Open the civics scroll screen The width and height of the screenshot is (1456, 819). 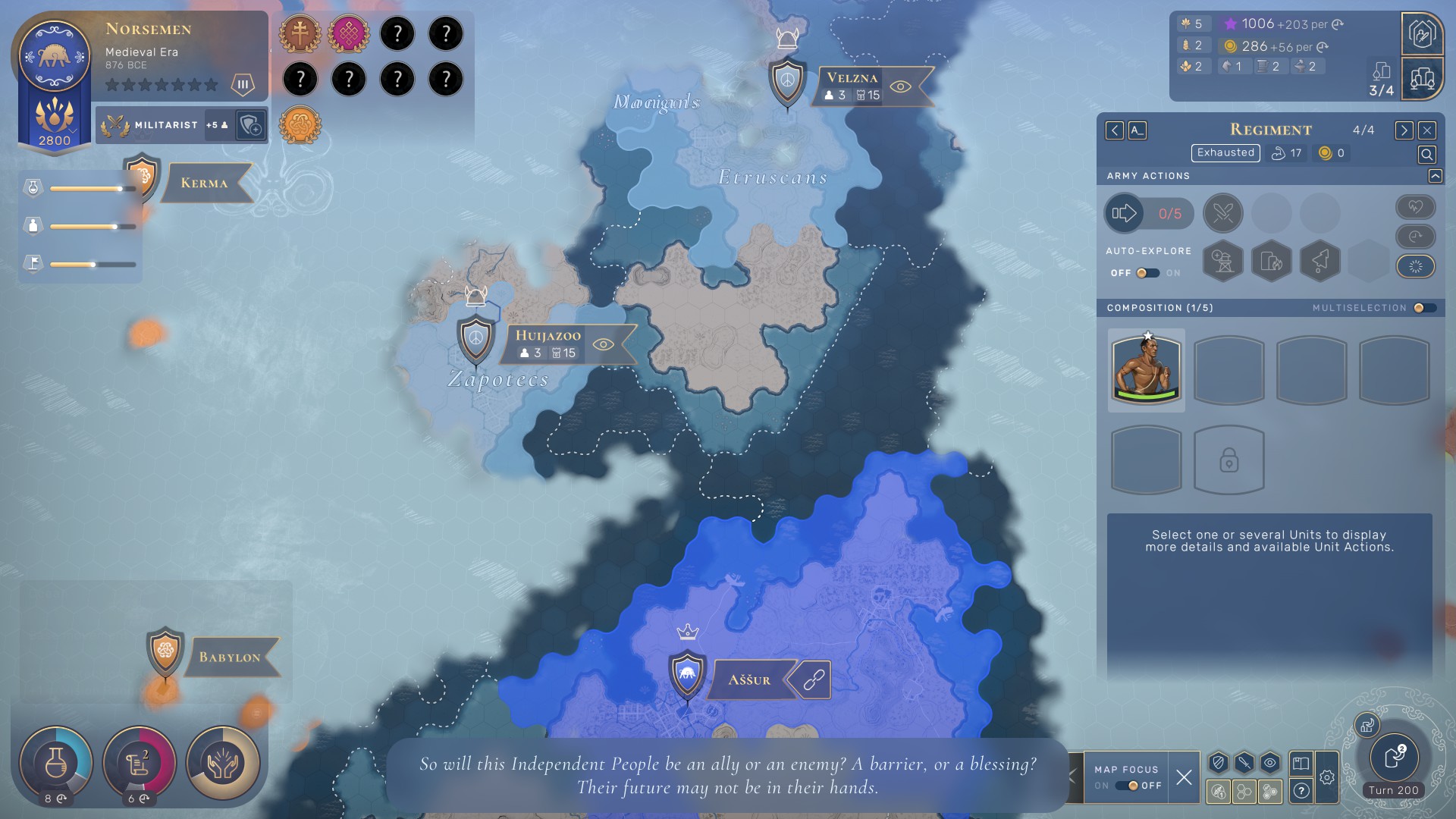(x=140, y=762)
